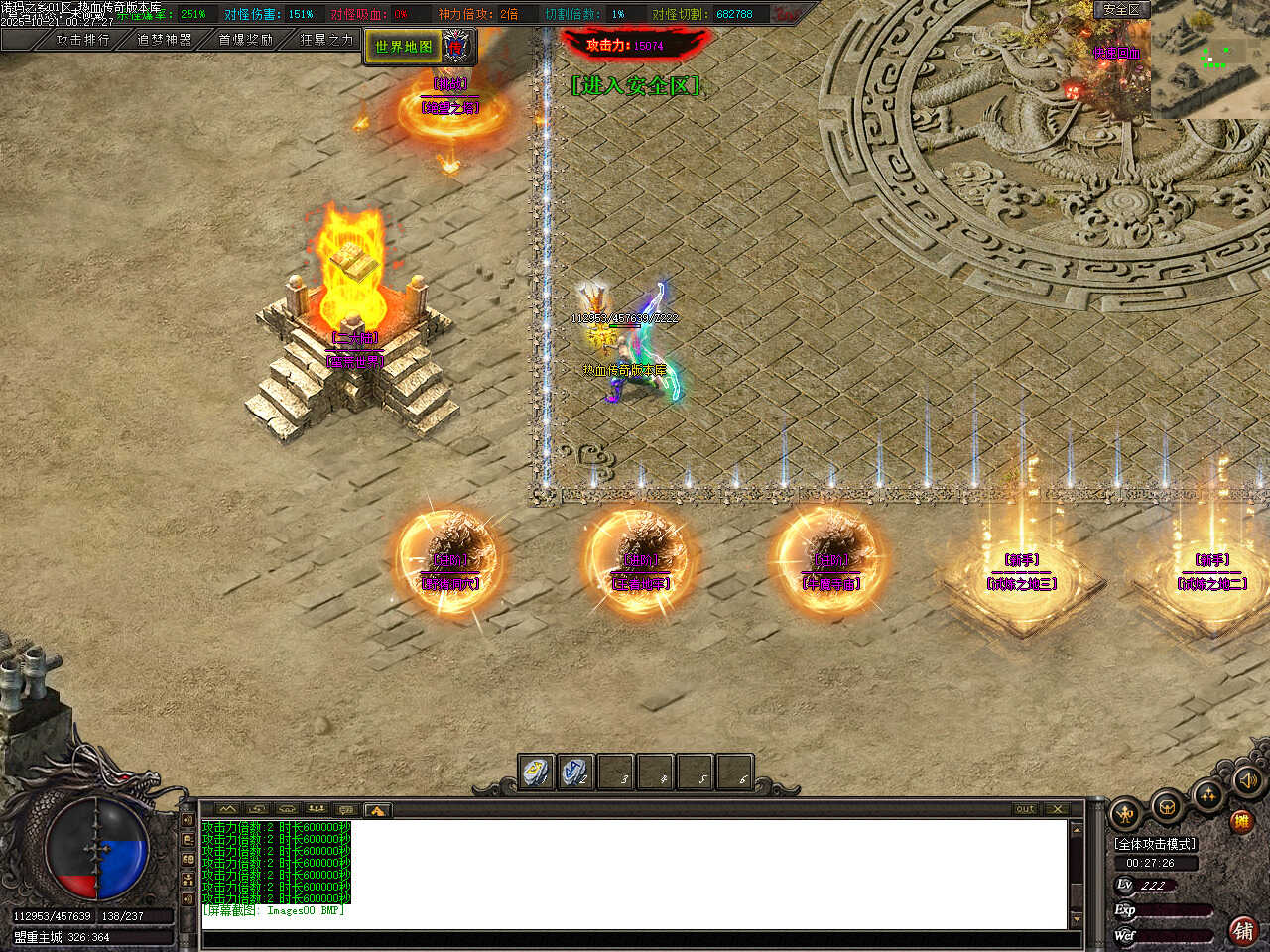Open the minimap in the corner
This screenshot has height=952, width=1270.
1209,60
